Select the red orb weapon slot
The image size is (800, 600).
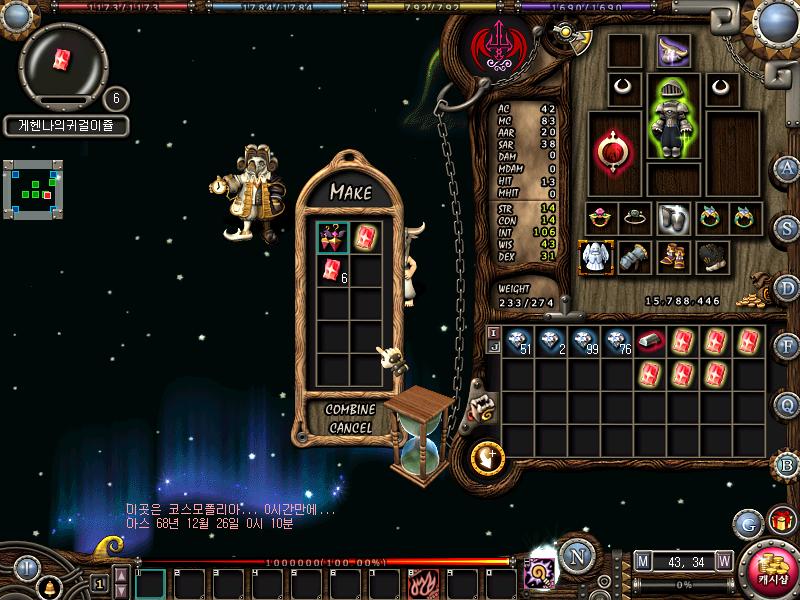612,152
